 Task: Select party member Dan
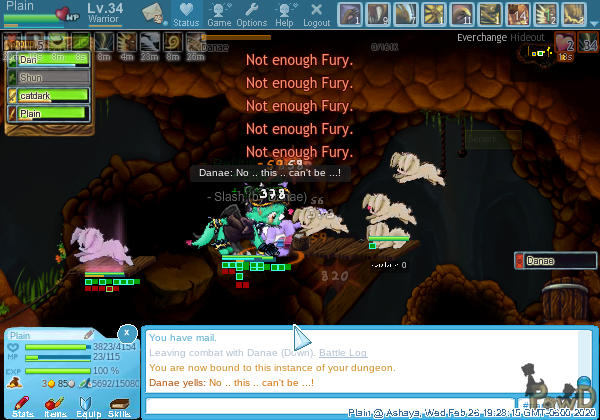click(x=50, y=59)
